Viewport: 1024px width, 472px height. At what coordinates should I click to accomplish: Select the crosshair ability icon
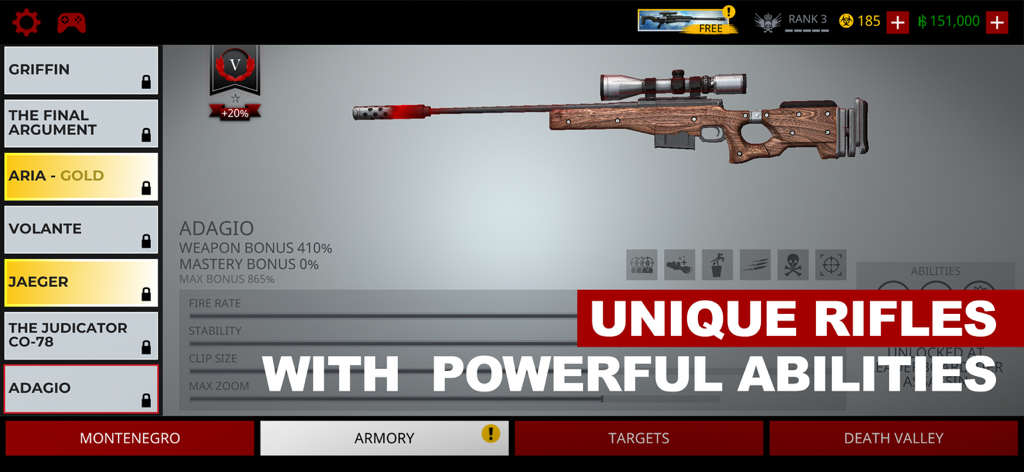tap(831, 264)
